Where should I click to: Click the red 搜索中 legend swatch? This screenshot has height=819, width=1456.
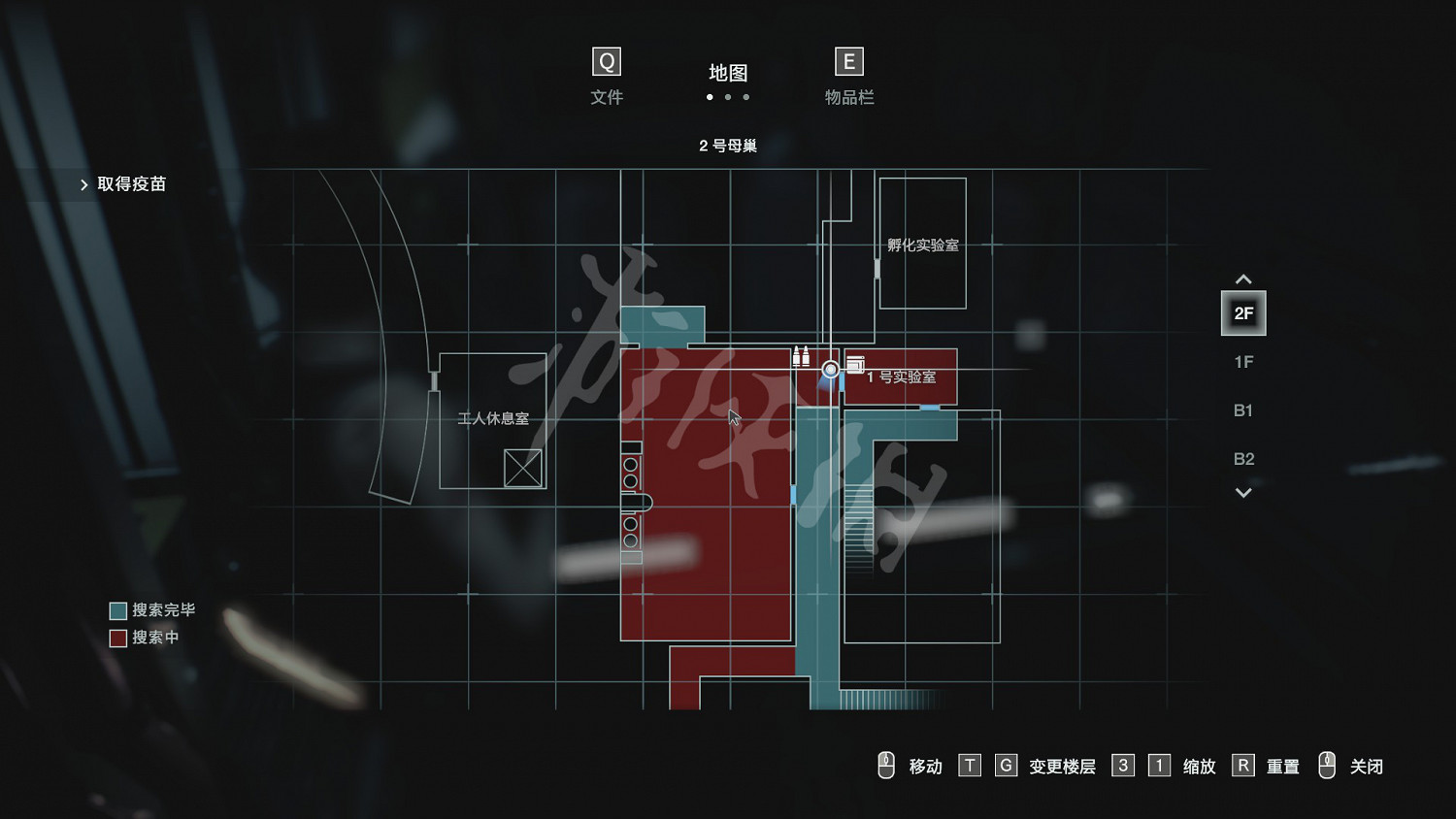point(117,638)
